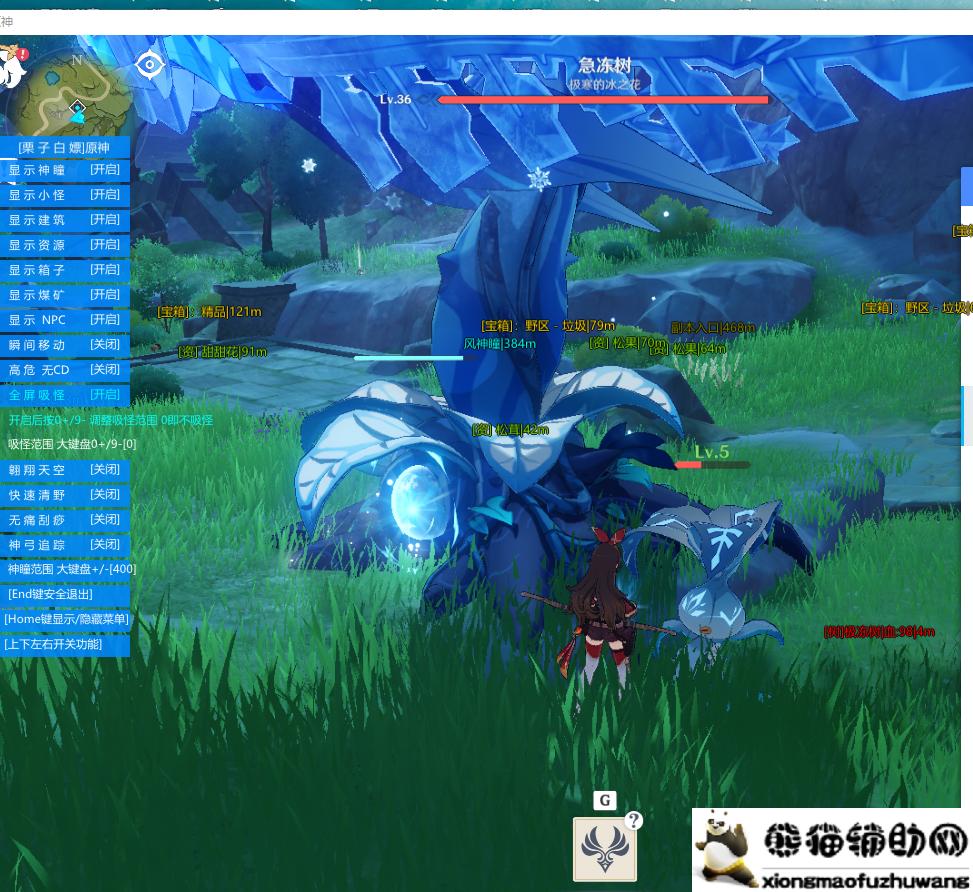Viewport: 973px width, 892px height.
Task: Open the winged tutorial tip icon
Action: tap(604, 849)
